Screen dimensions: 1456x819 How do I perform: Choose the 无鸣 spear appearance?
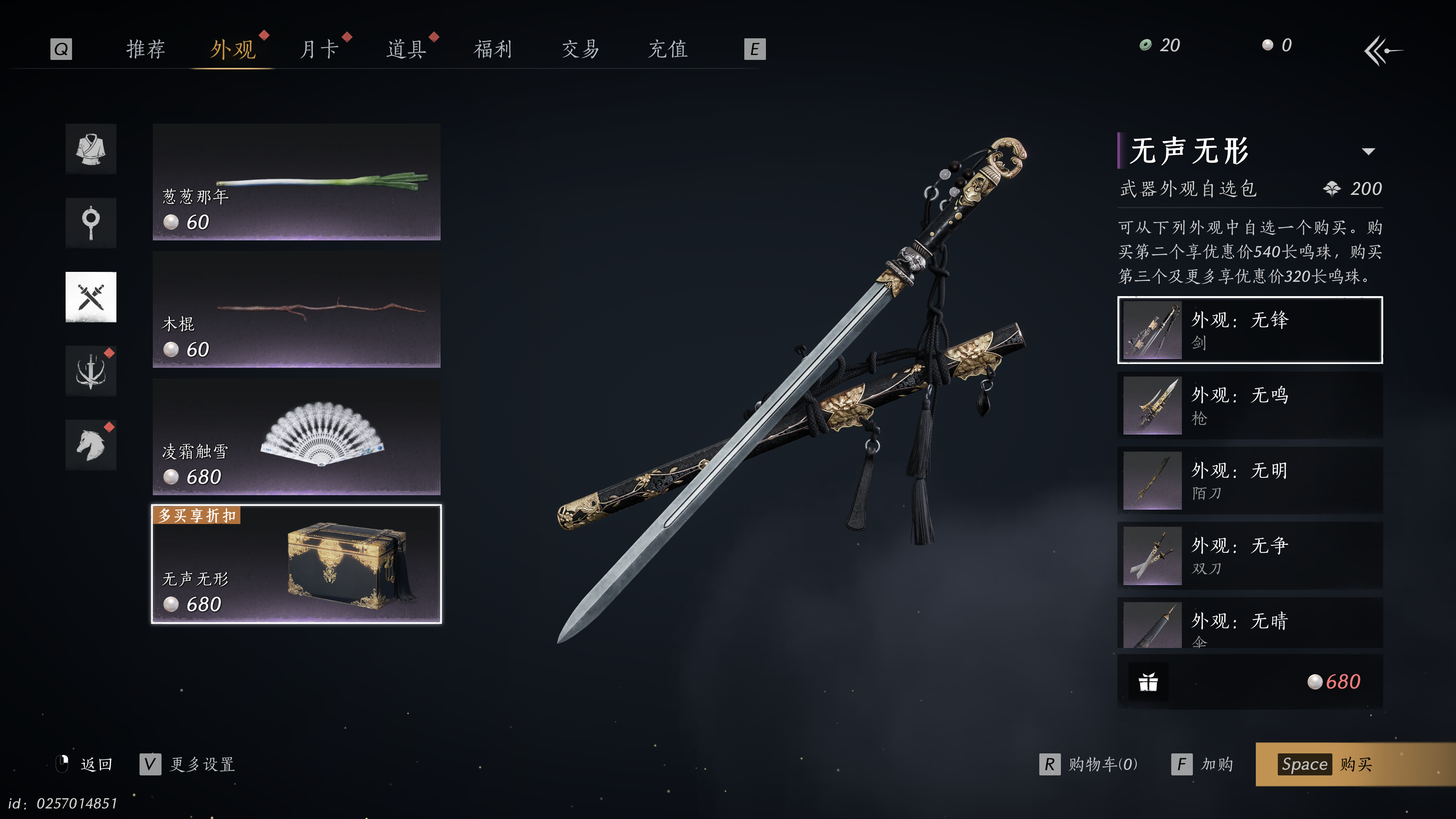coord(1250,405)
